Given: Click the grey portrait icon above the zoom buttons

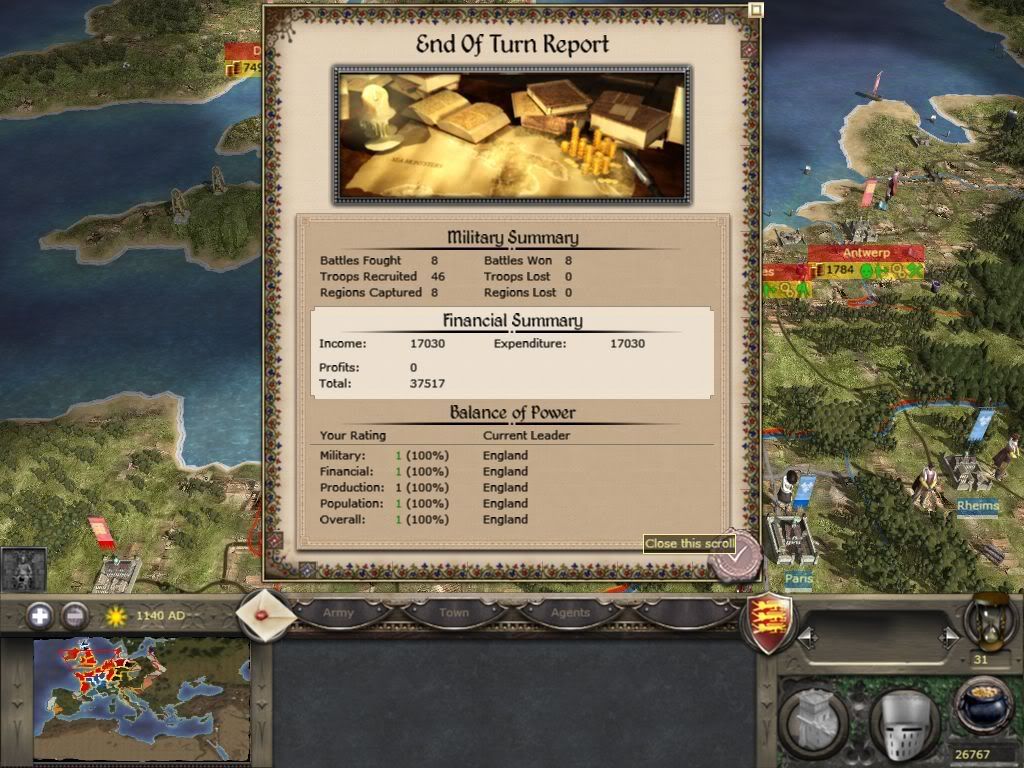Looking at the screenshot, I should pyautogui.click(x=21, y=569).
